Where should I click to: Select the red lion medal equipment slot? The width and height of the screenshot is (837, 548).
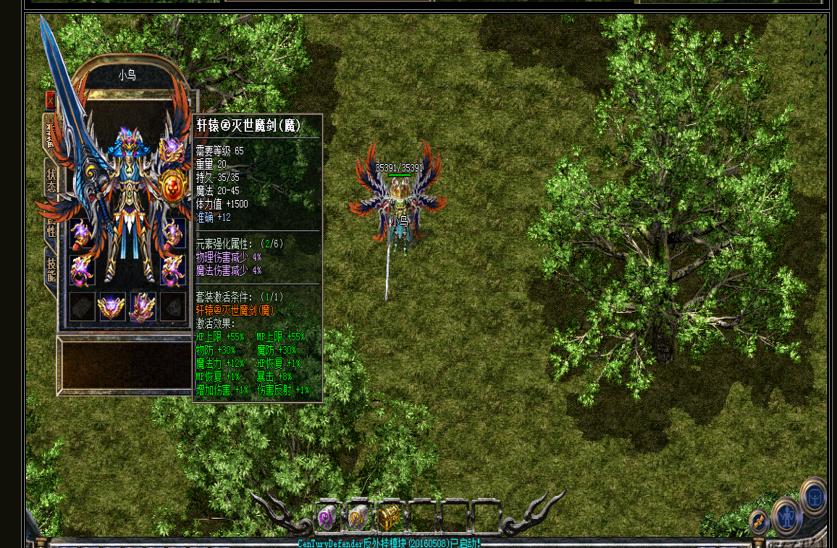pos(174,187)
